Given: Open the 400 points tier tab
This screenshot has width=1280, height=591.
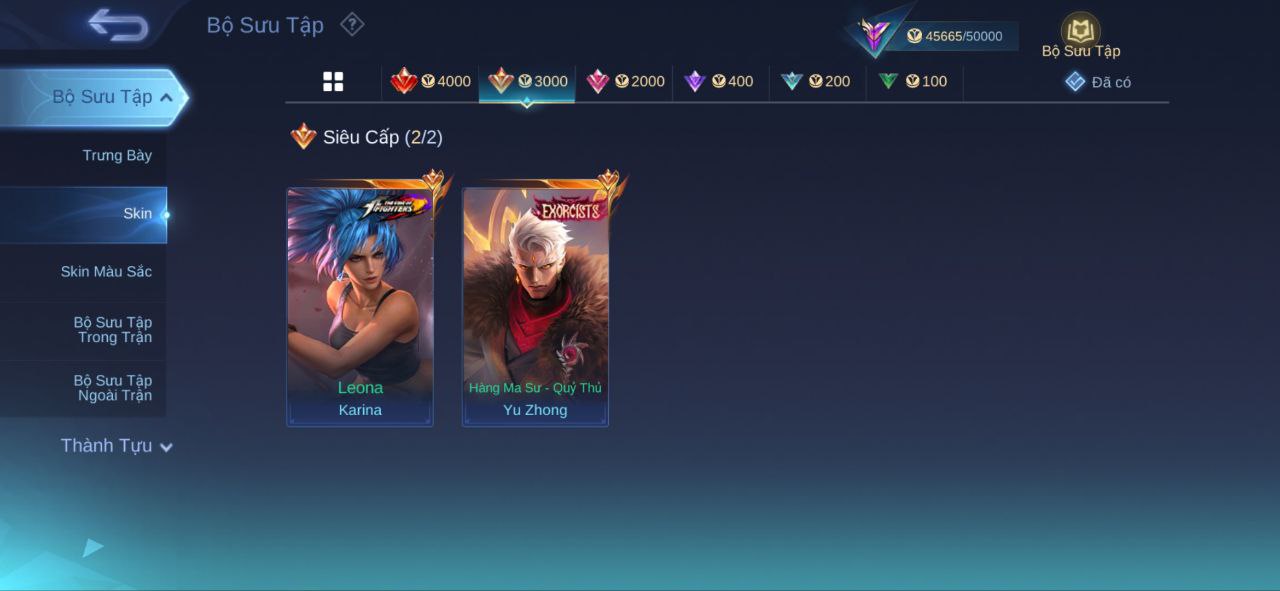Looking at the screenshot, I should pyautogui.click(x=719, y=82).
